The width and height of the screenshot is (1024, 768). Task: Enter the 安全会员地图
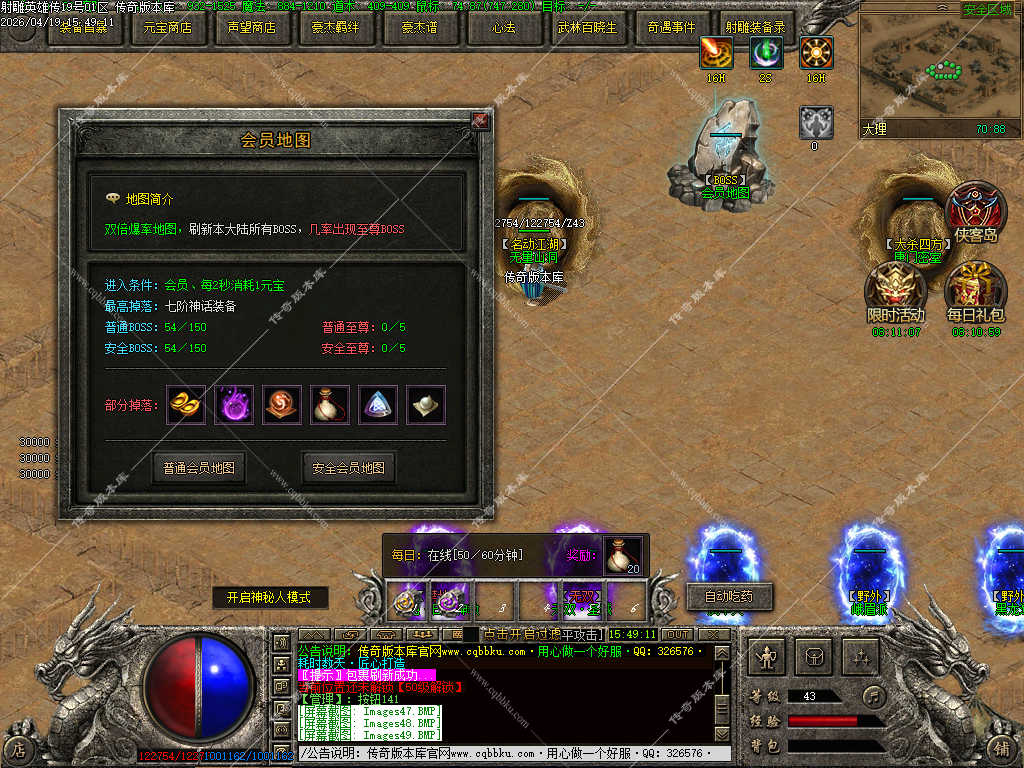pyautogui.click(x=349, y=467)
